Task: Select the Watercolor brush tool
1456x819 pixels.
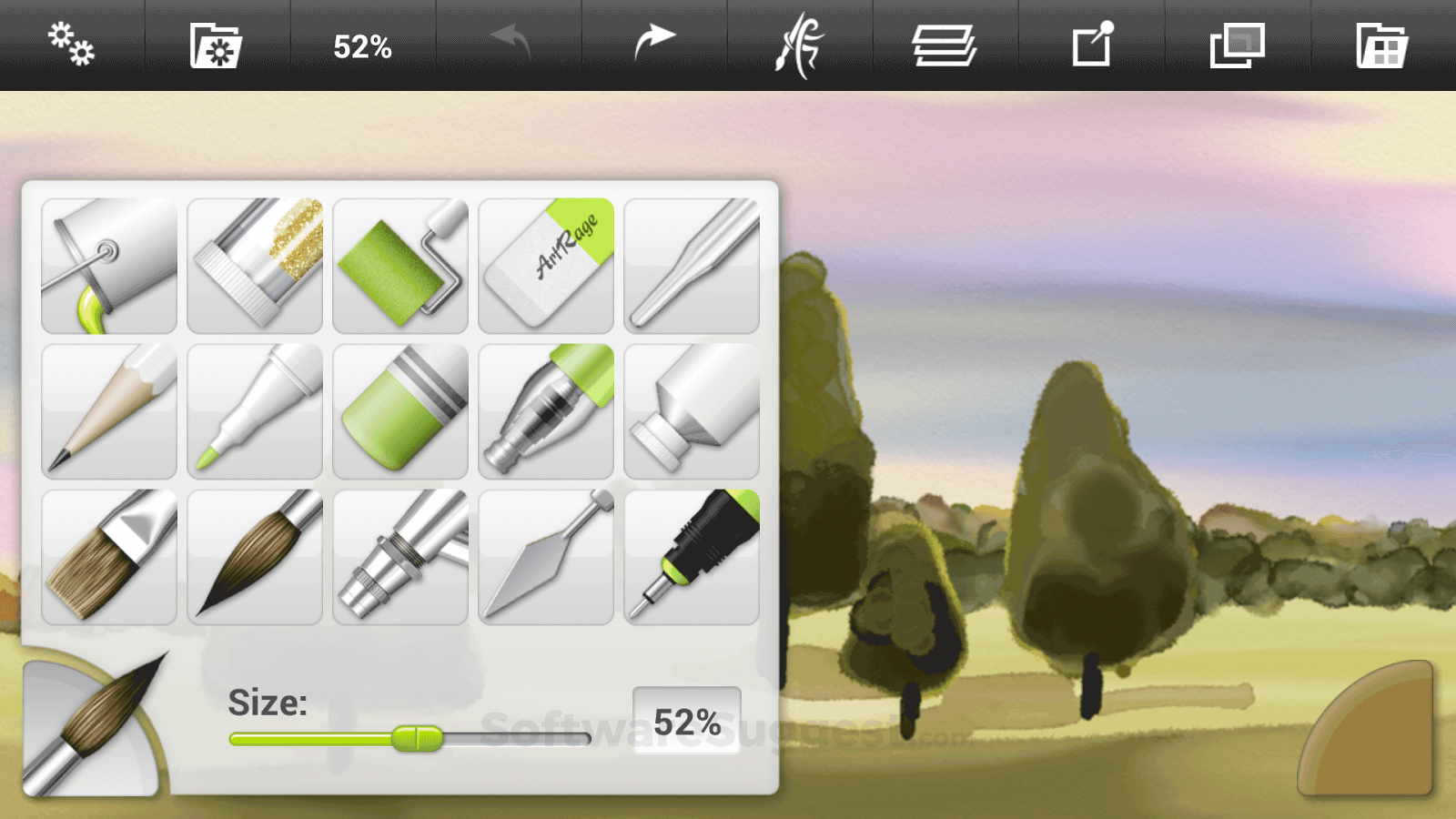Action: point(255,555)
